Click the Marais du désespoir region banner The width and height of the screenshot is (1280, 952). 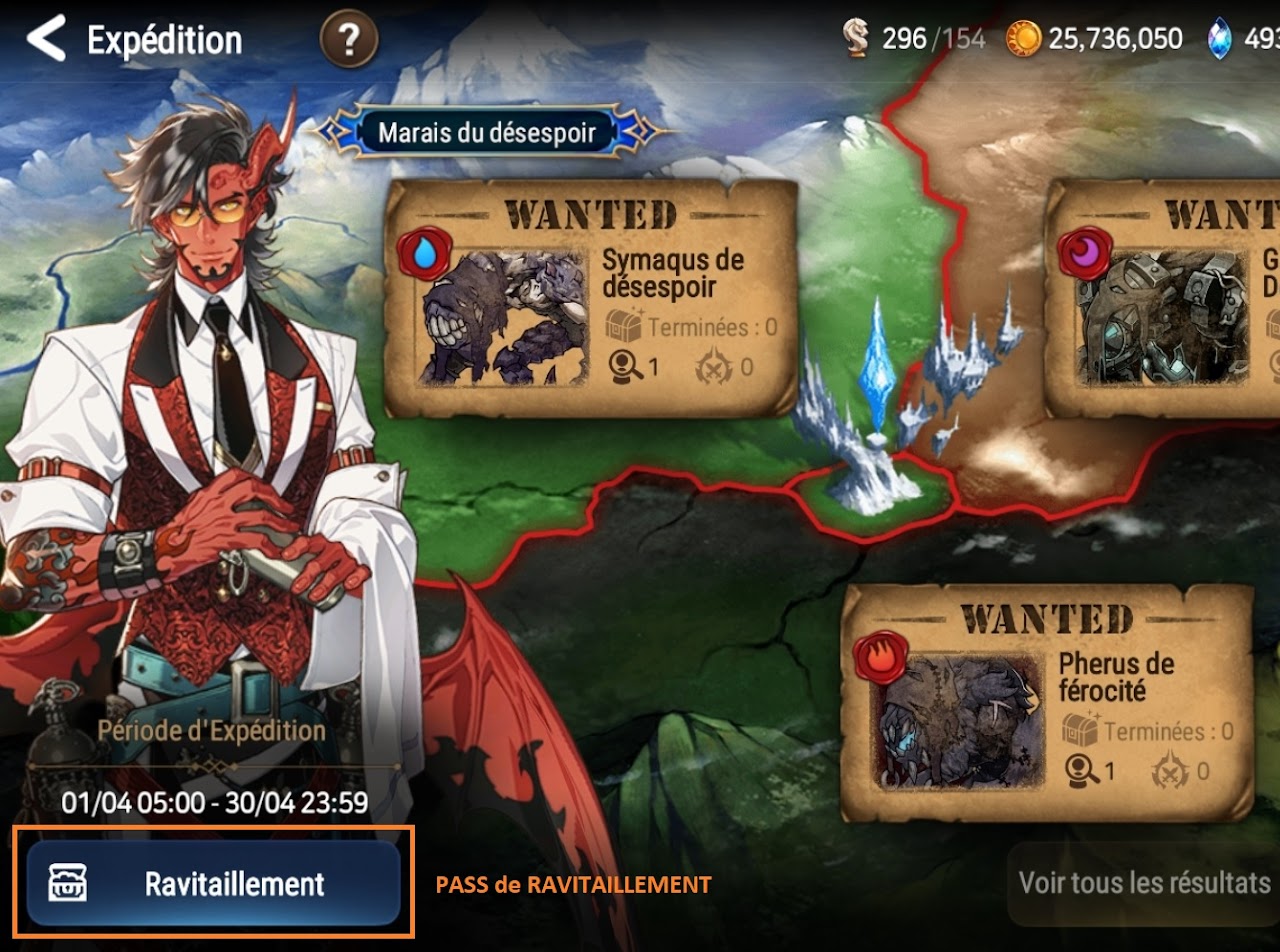coord(488,132)
